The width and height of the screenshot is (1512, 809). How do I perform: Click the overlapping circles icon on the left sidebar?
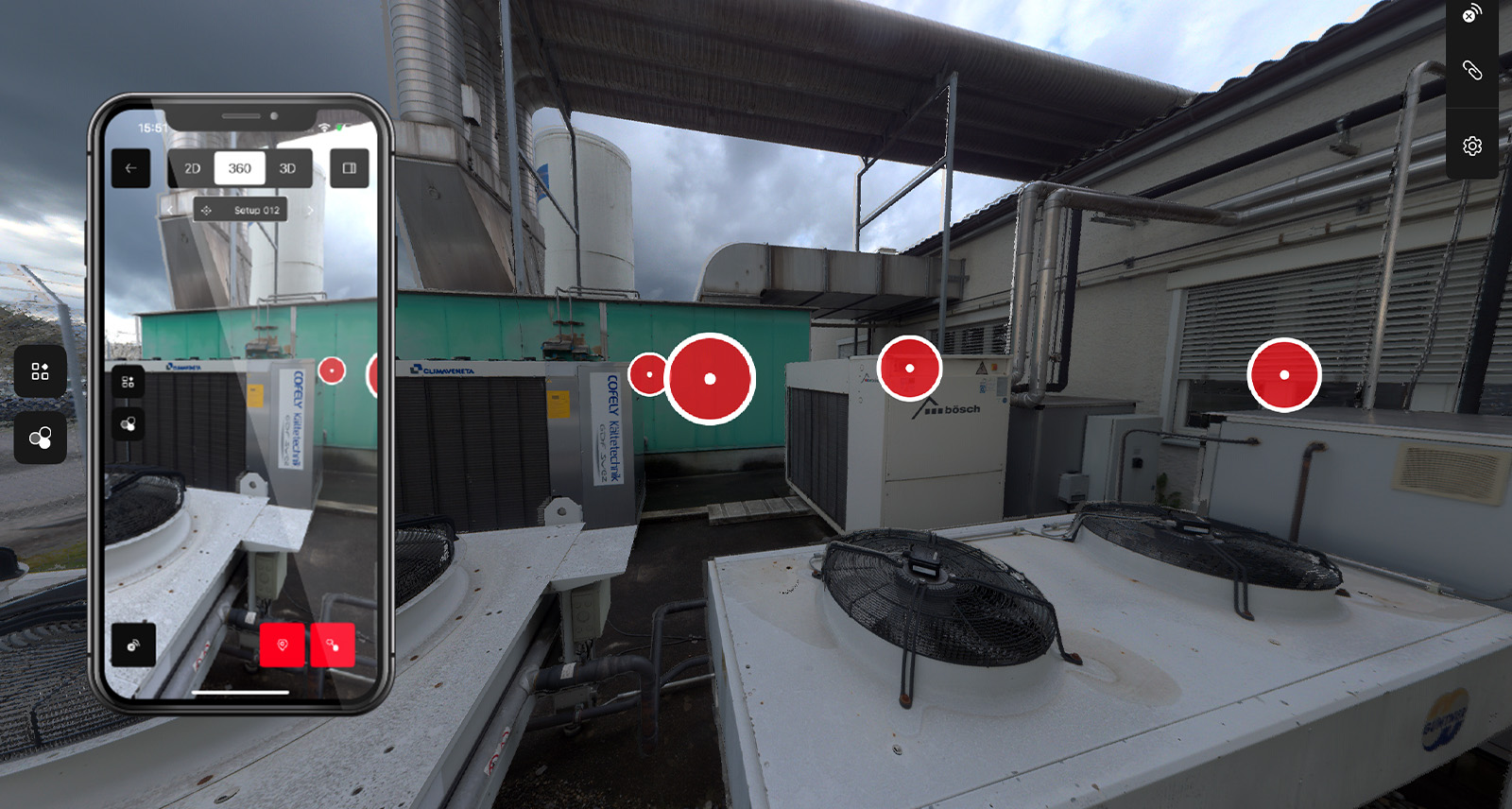point(39,437)
